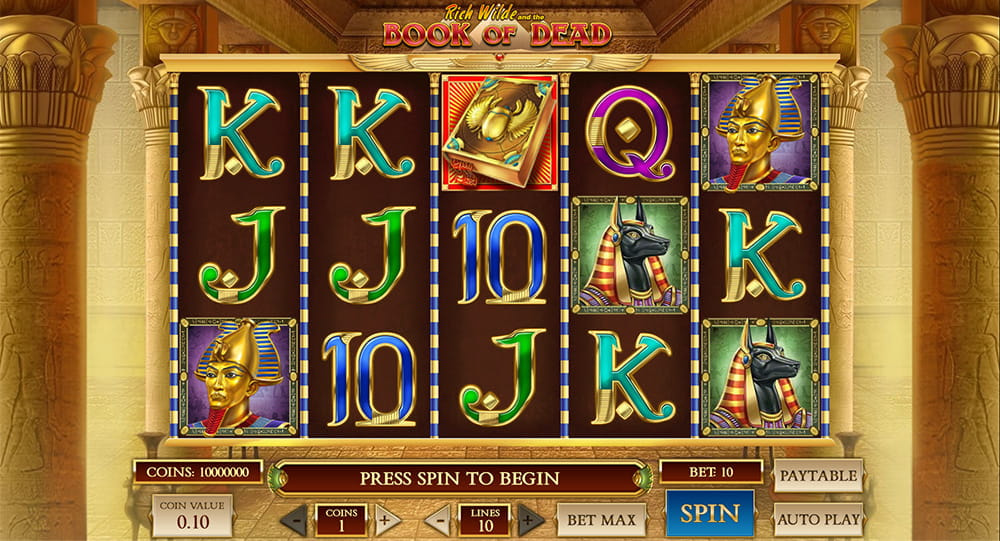1000x541 pixels.
Task: Decrease the number of coins
Action: click(x=295, y=520)
